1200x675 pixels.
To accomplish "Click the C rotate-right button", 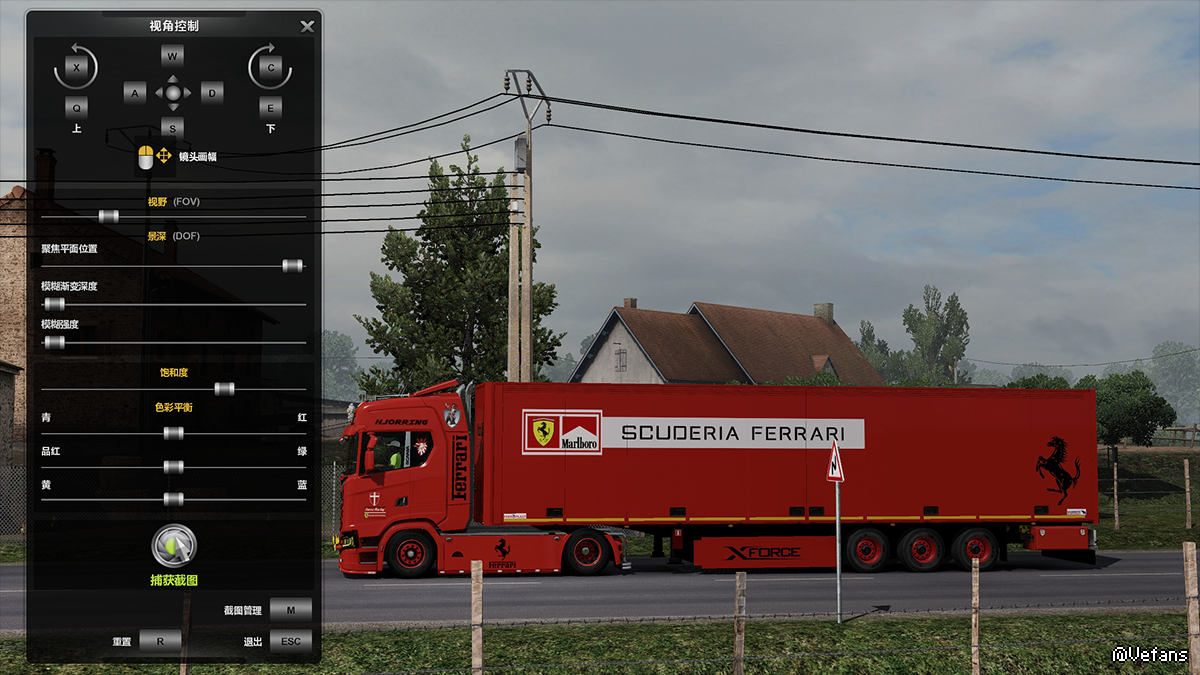I will click(x=270, y=67).
